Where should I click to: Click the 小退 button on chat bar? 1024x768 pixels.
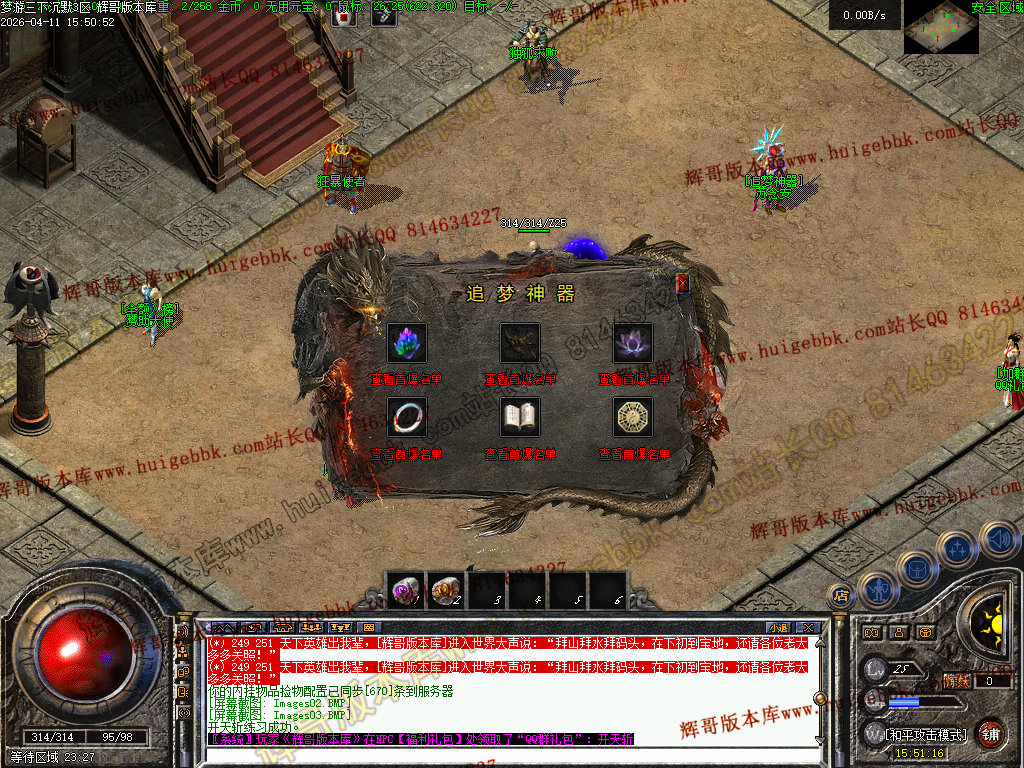point(778,628)
